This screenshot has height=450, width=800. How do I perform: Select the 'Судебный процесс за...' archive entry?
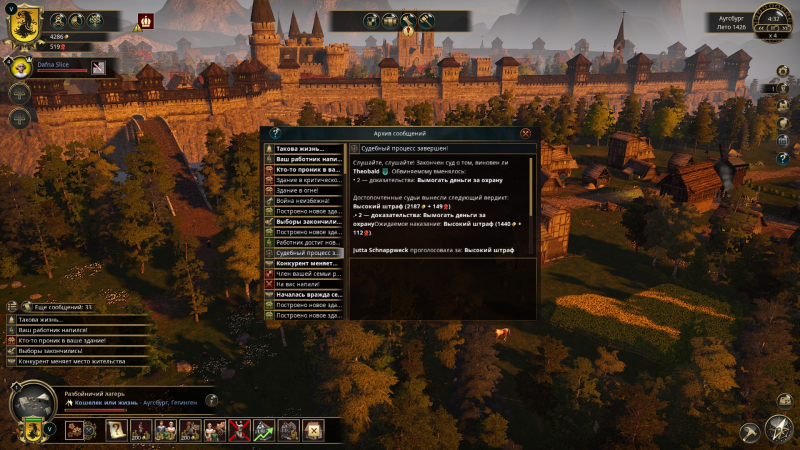click(x=304, y=253)
